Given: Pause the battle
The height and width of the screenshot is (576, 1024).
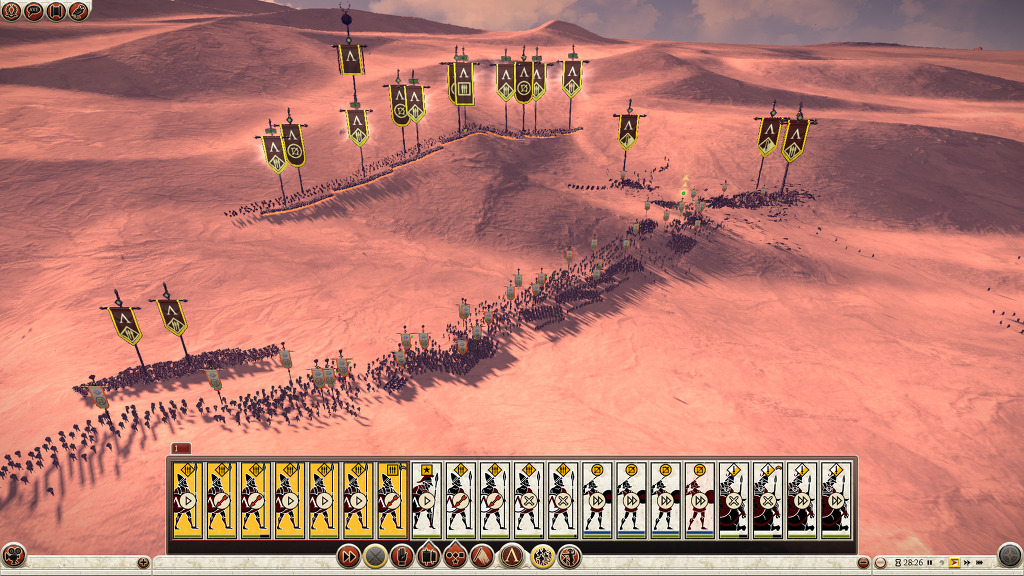Looking at the screenshot, I should 930,563.
